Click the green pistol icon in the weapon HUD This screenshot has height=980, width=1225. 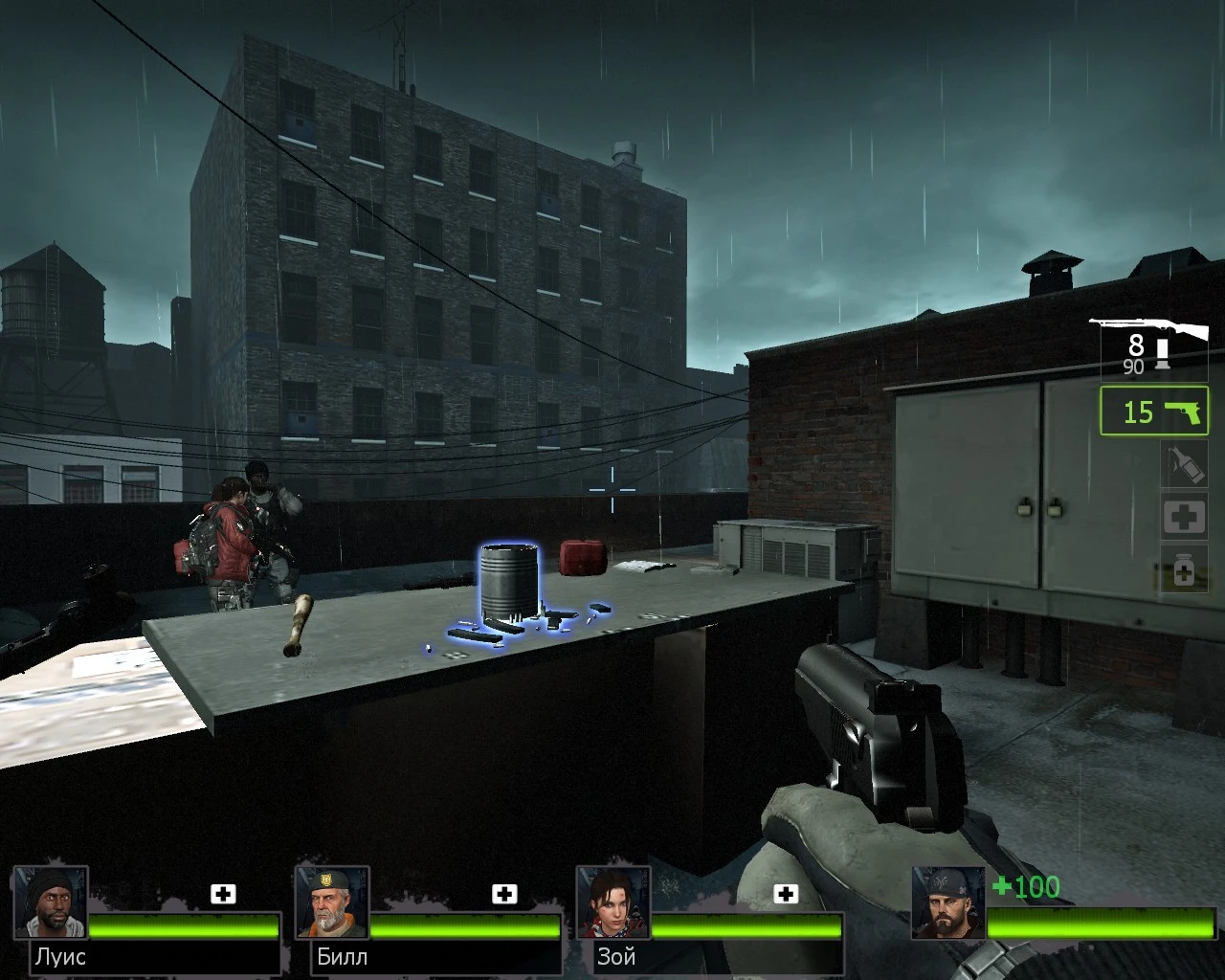click(1183, 412)
